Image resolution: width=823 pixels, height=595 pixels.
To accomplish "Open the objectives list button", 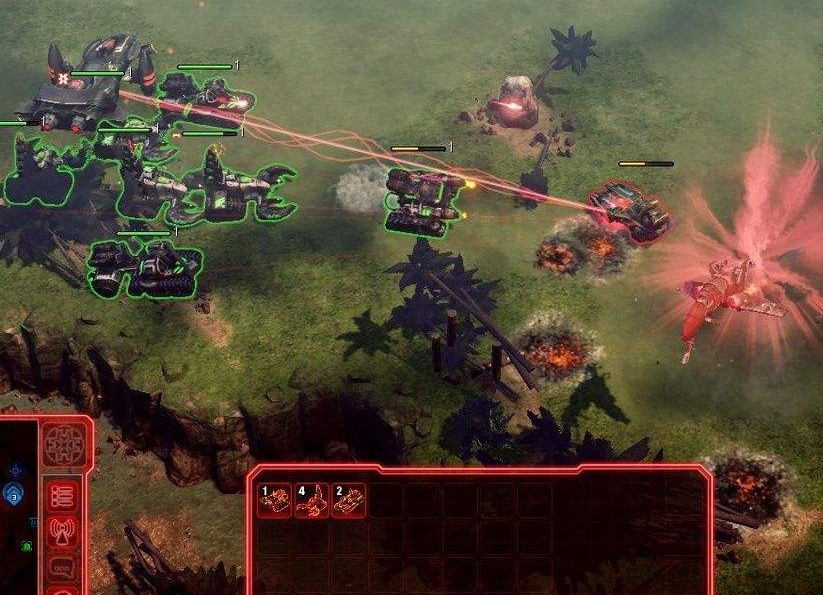I will point(63,496).
